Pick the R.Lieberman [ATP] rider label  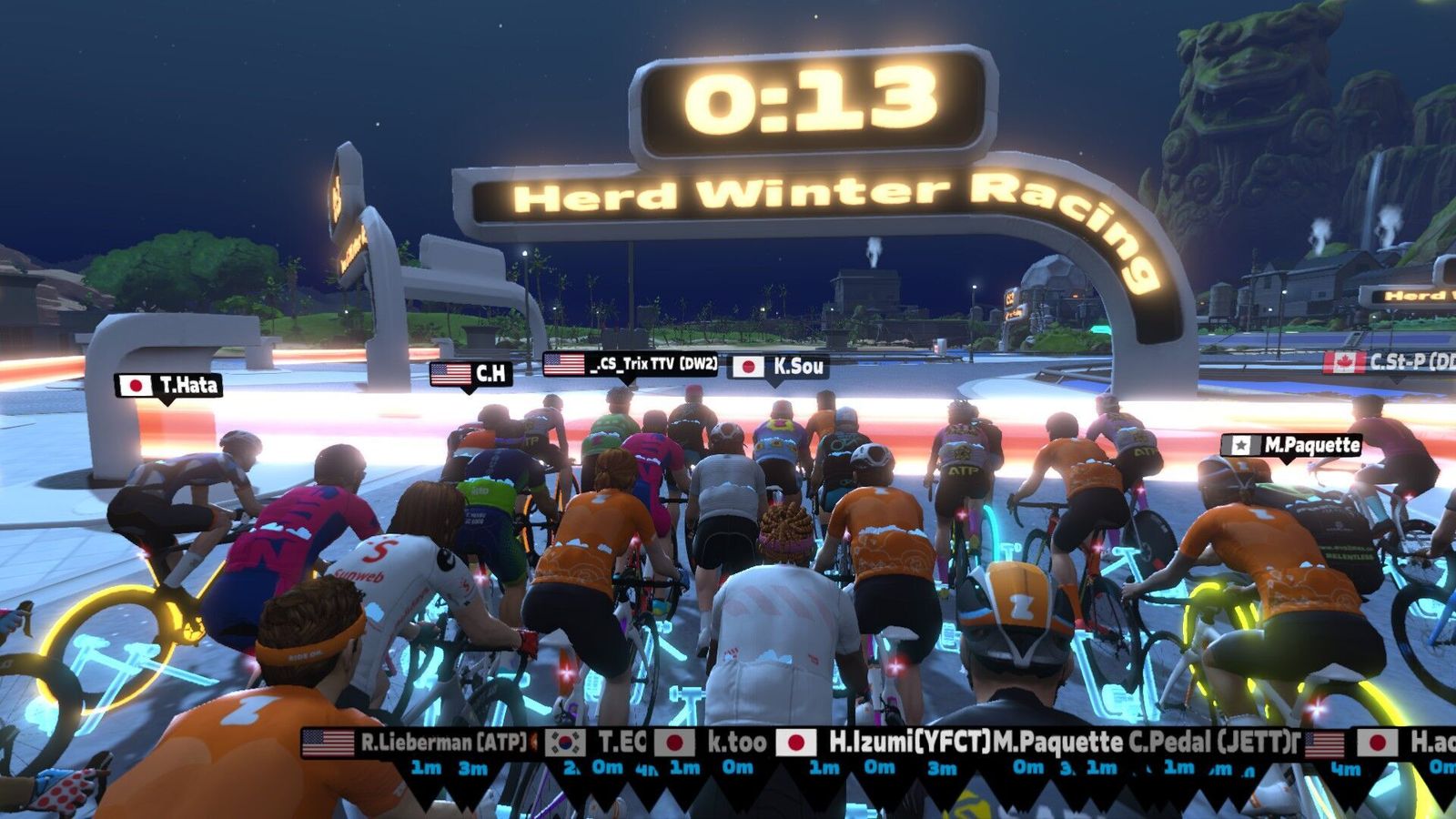[419, 743]
